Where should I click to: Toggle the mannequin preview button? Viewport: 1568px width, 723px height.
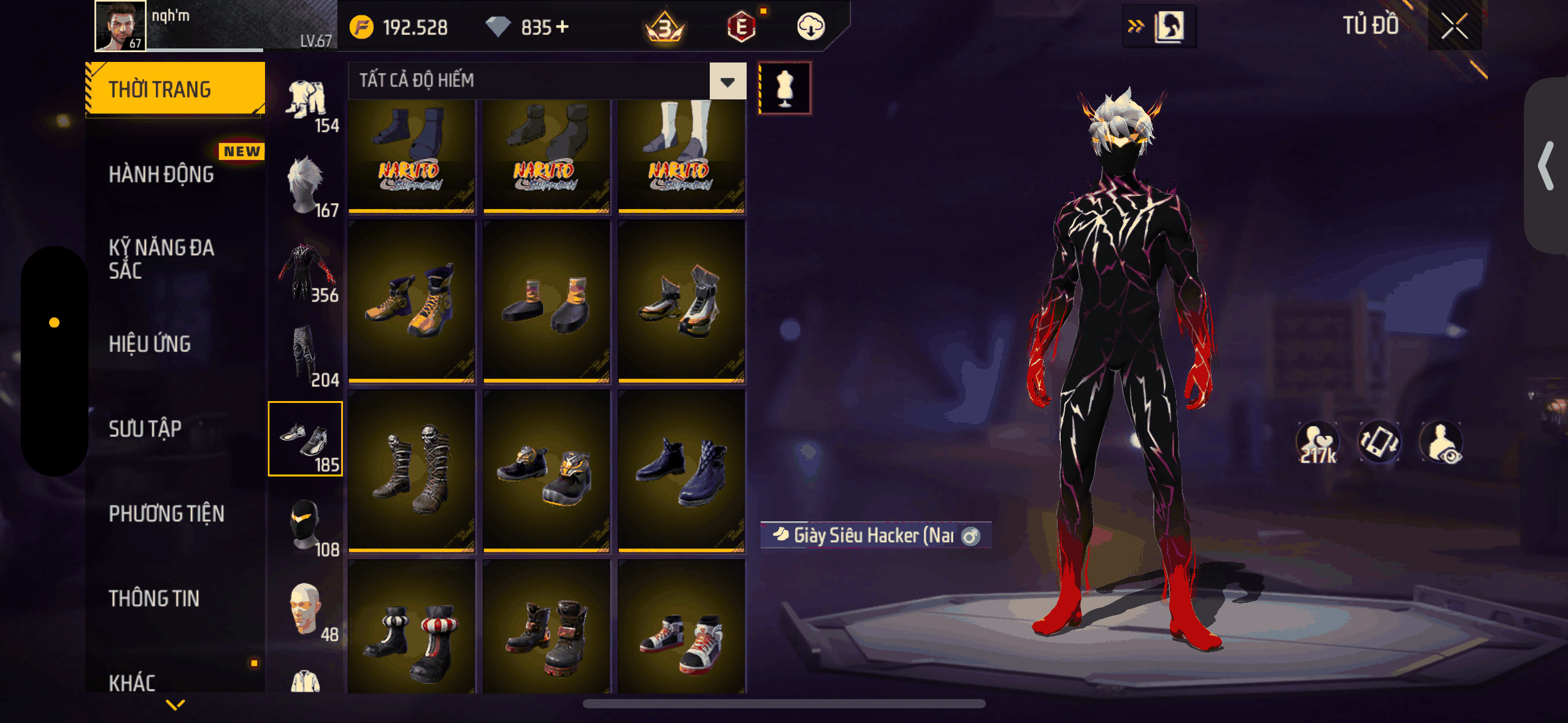click(785, 88)
